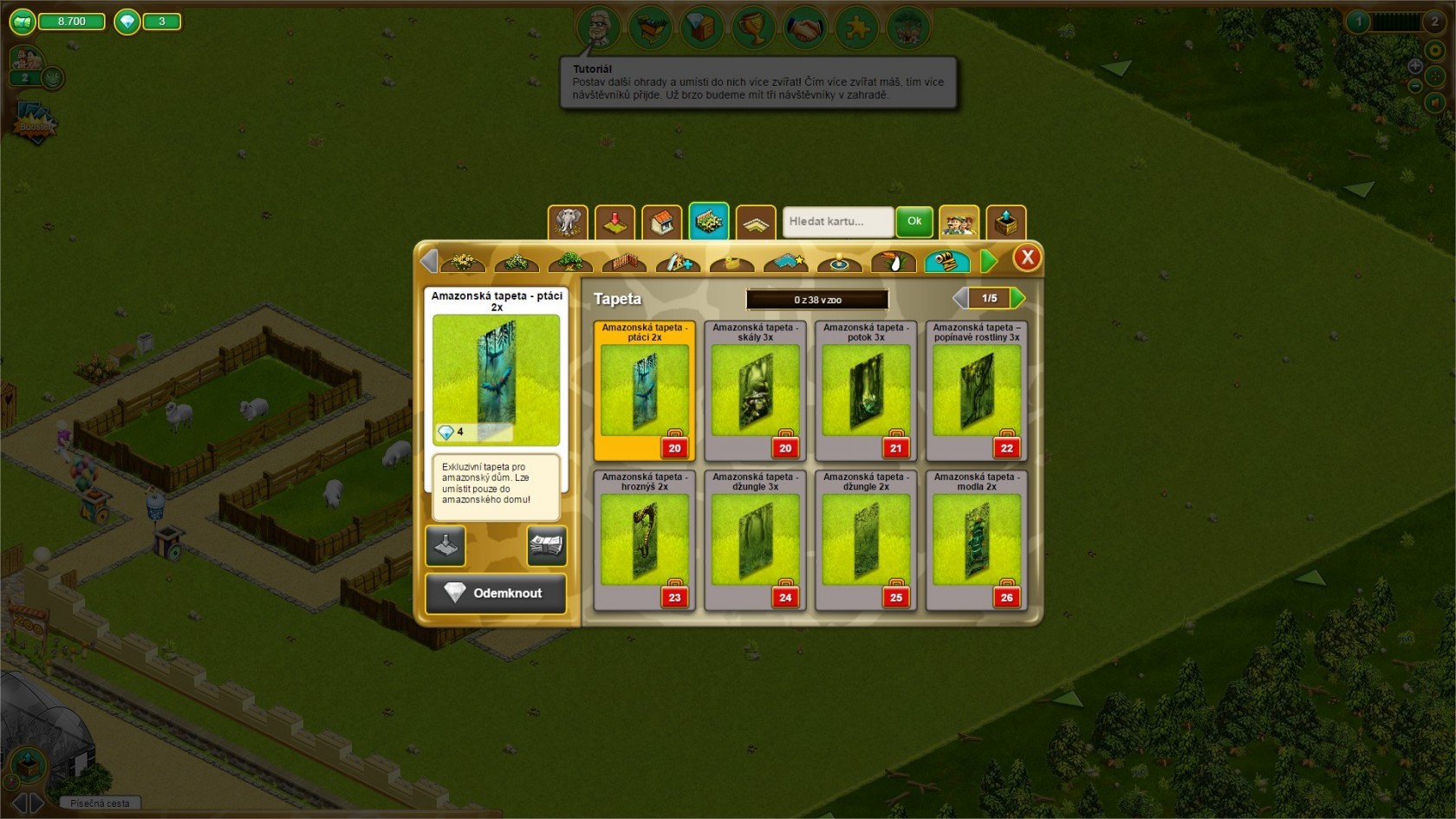Select the Amazonská tapeta - hroznýš 2x card

point(644,540)
